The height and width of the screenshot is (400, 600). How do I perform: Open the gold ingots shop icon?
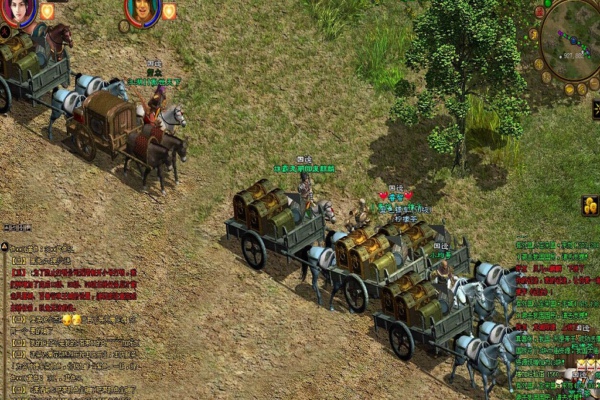point(590,205)
